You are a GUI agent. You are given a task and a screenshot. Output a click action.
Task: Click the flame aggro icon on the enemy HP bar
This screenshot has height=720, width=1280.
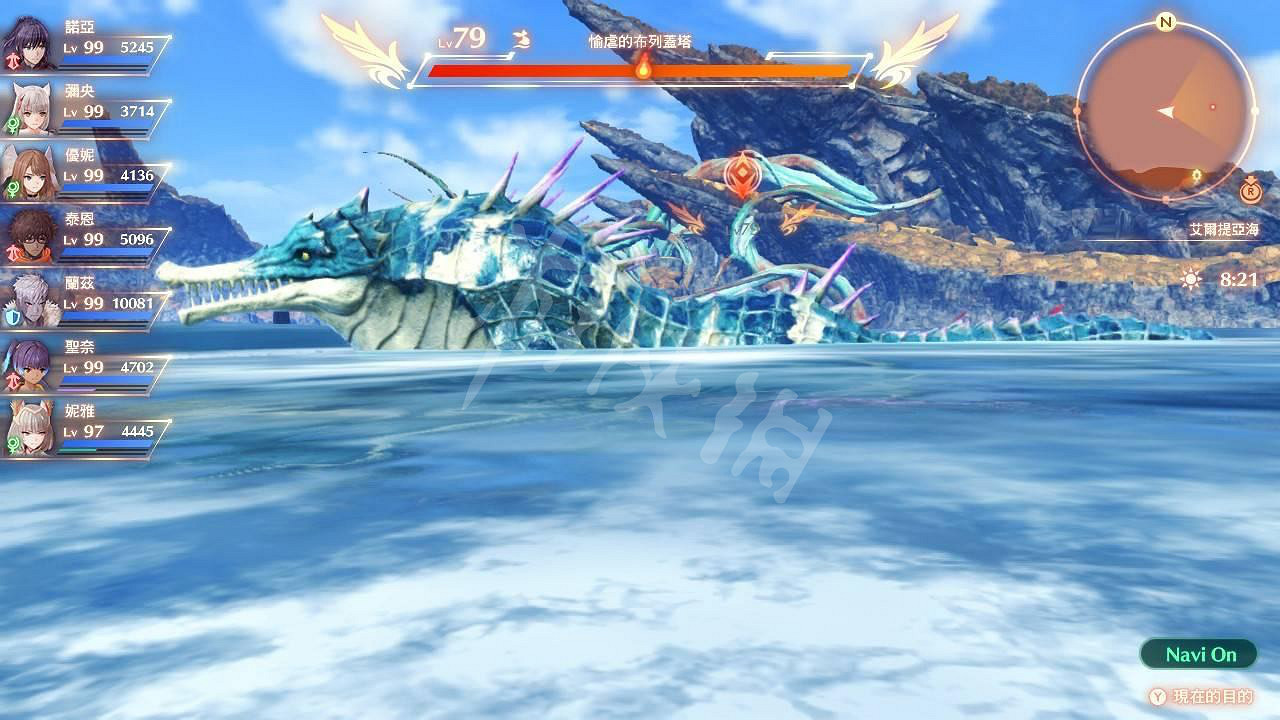[x=644, y=68]
